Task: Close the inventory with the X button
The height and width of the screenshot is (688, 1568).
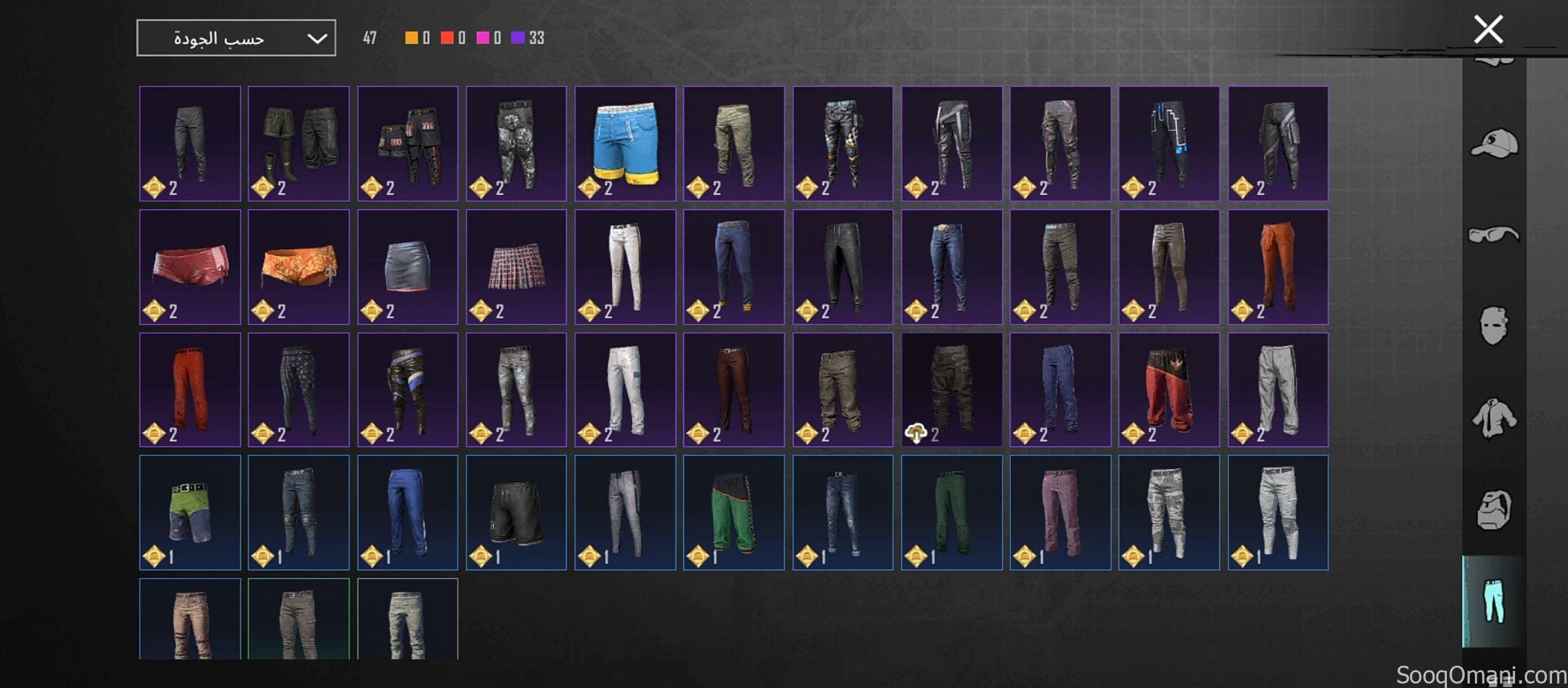Action: [x=1490, y=29]
